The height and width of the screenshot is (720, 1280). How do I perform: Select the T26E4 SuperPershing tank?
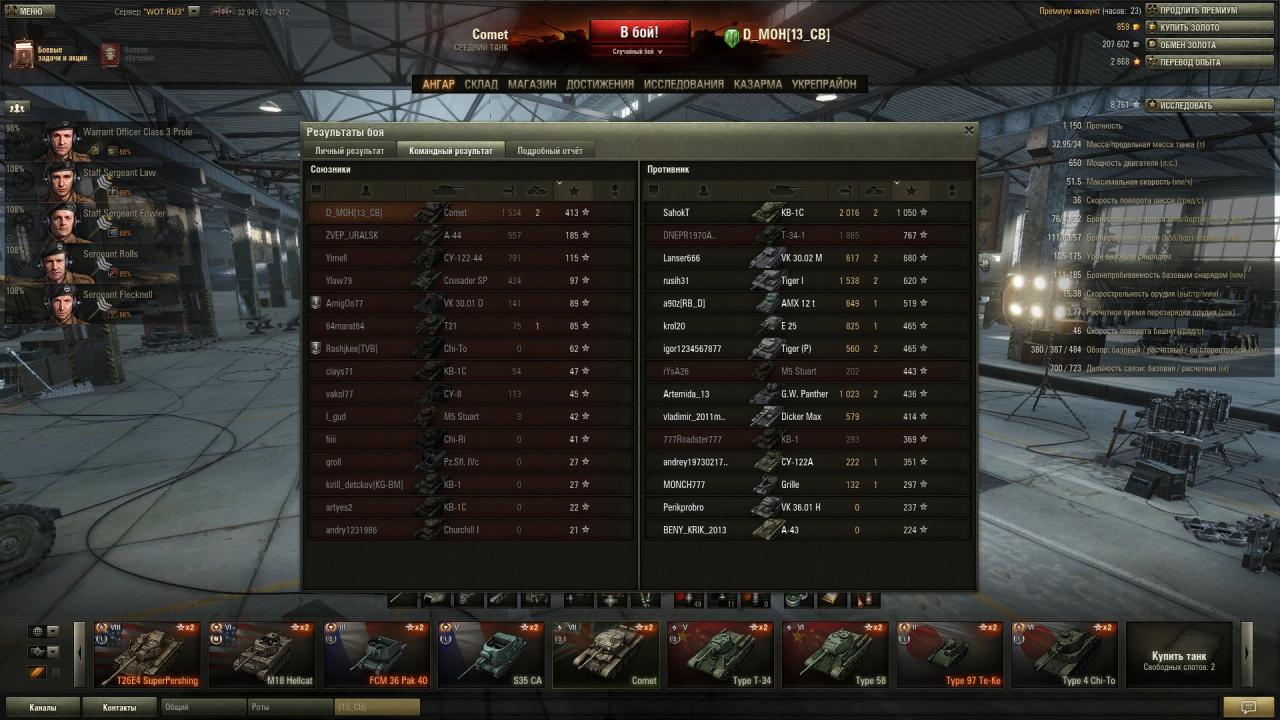pyautogui.click(x=147, y=655)
